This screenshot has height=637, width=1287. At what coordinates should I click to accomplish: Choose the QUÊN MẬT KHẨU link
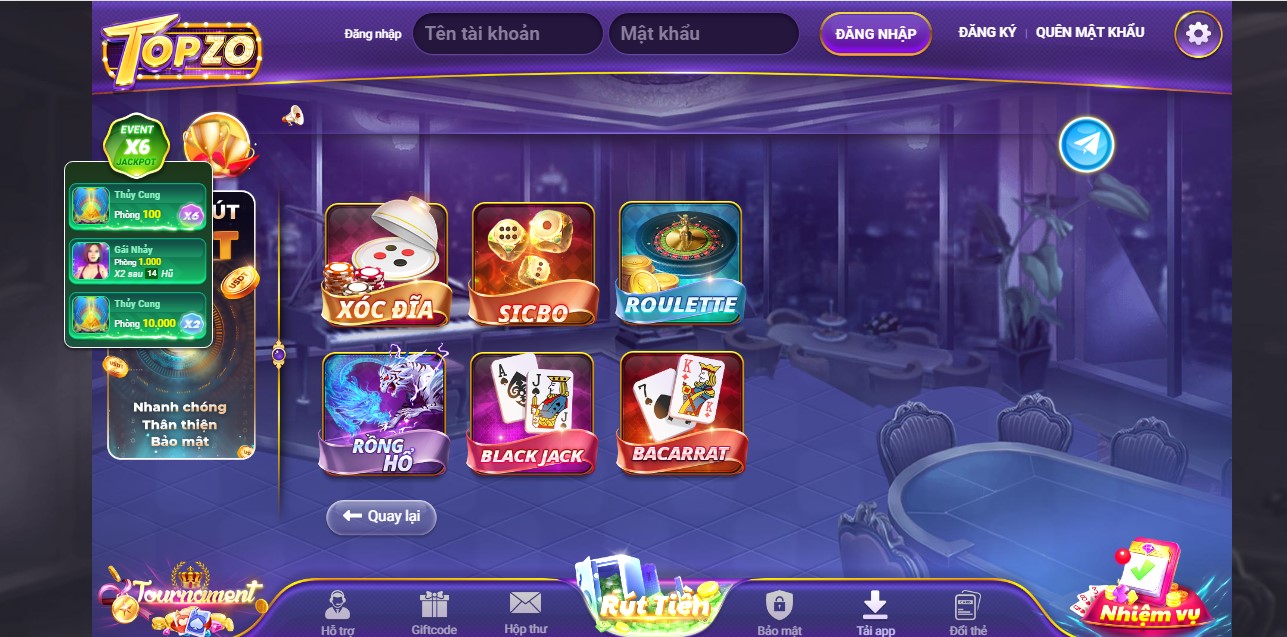(1090, 32)
